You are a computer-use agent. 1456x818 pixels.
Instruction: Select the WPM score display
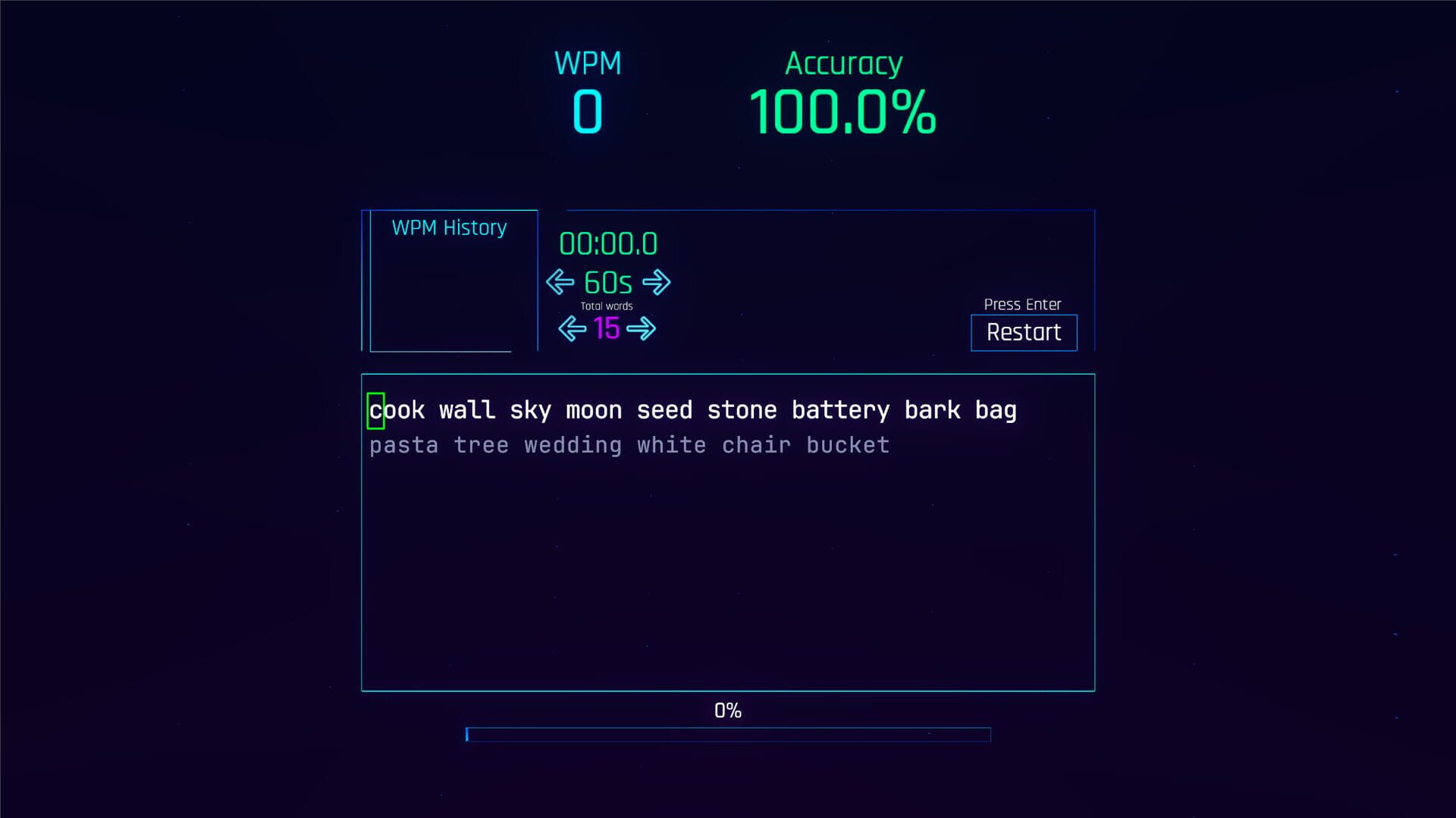tap(588, 113)
